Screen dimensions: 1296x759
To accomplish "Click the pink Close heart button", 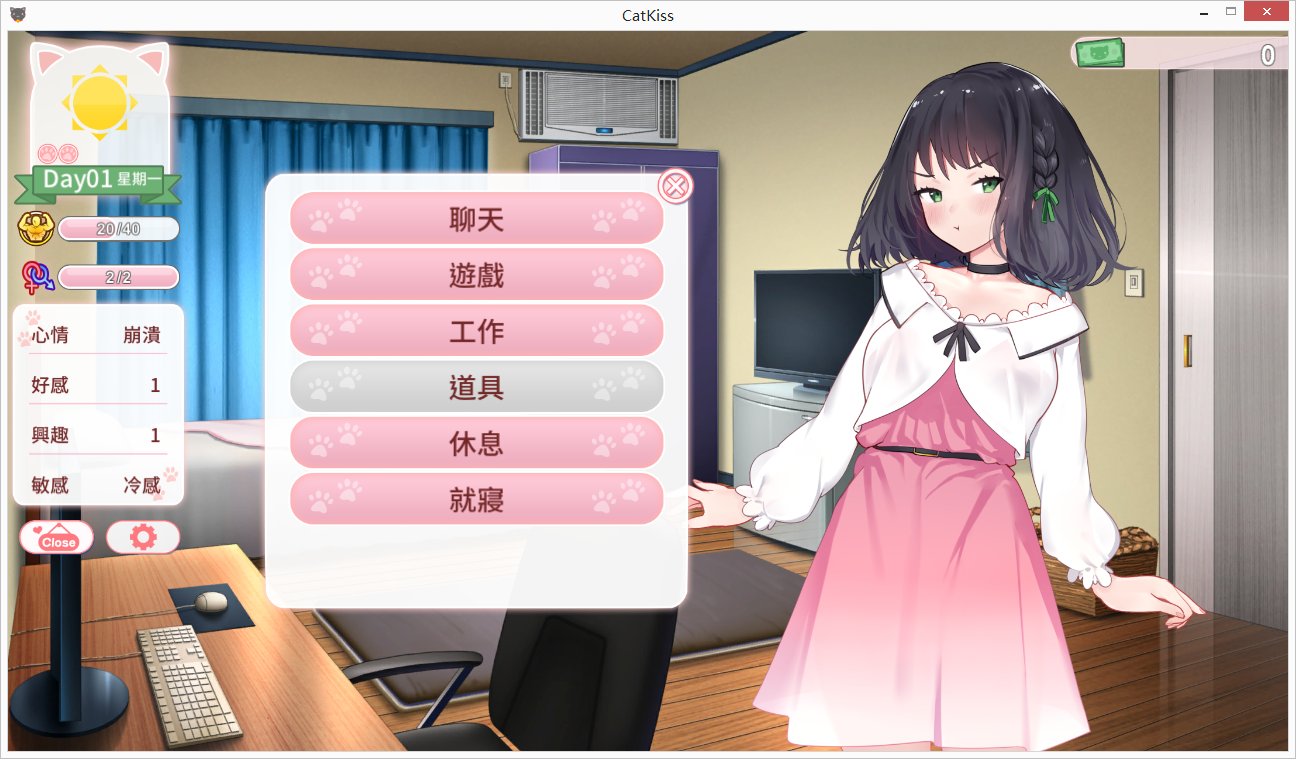I will point(57,538).
